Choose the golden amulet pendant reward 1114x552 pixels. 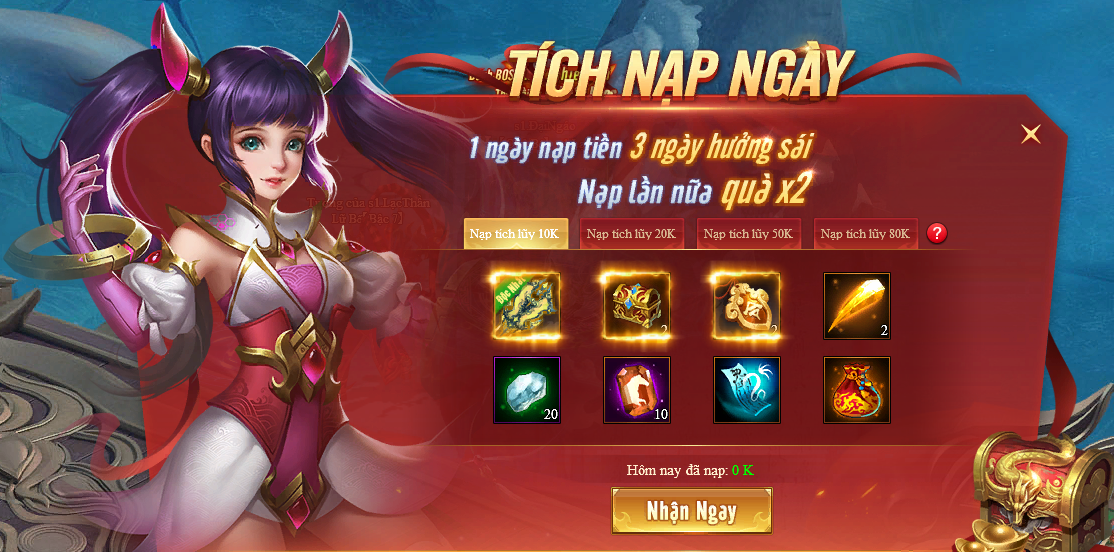coord(747,305)
